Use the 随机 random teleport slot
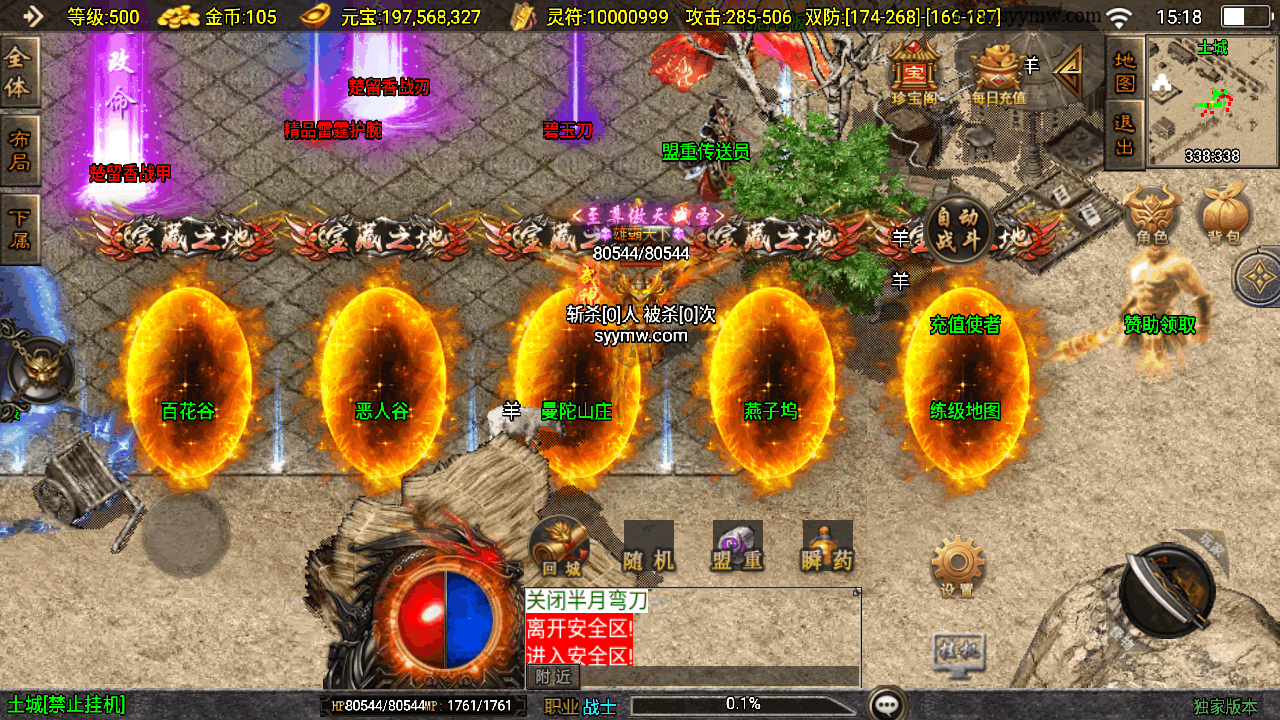The width and height of the screenshot is (1280, 720). pos(649,547)
